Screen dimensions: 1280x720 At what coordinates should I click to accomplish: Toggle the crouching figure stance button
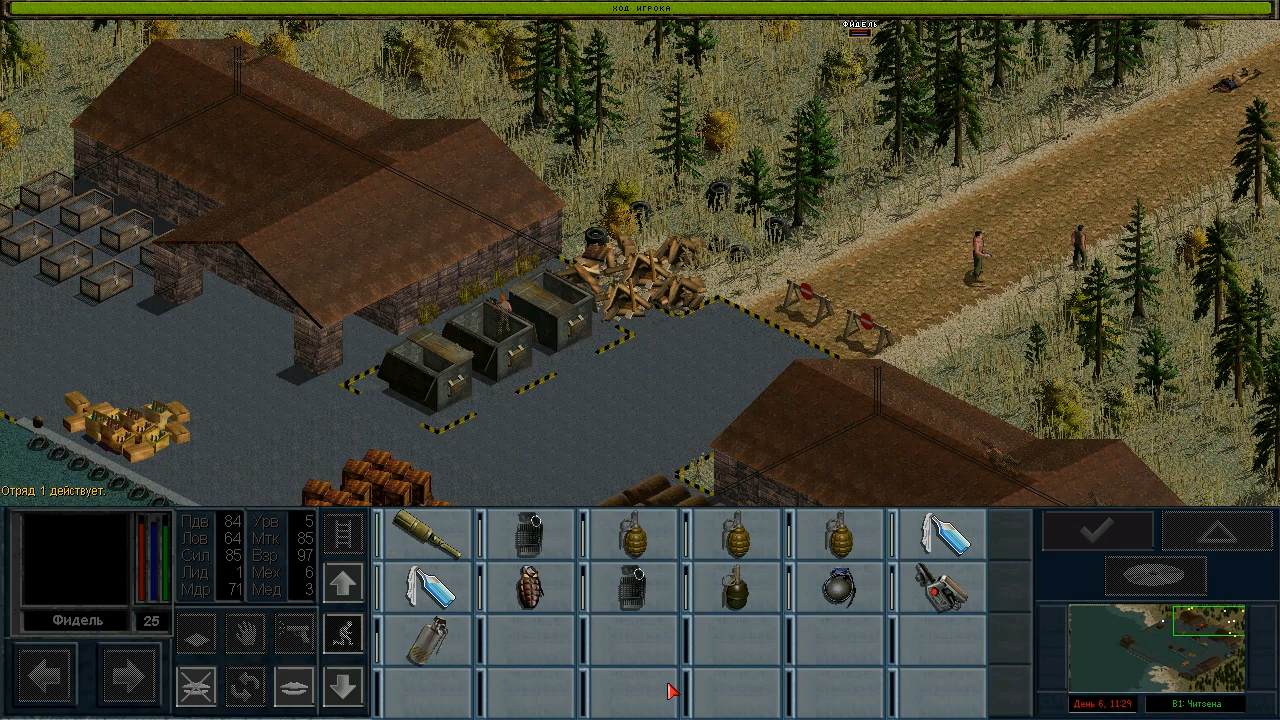click(x=343, y=633)
